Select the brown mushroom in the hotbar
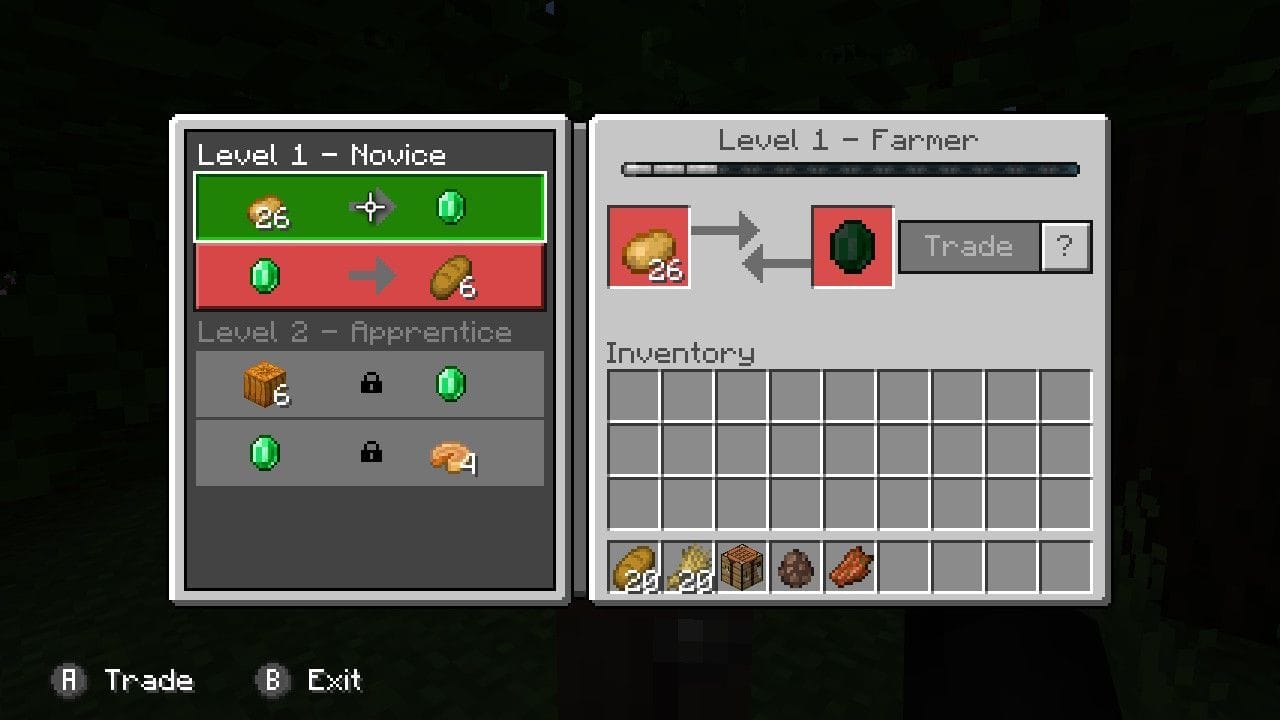Viewport: 1280px width, 720px height. [x=796, y=567]
